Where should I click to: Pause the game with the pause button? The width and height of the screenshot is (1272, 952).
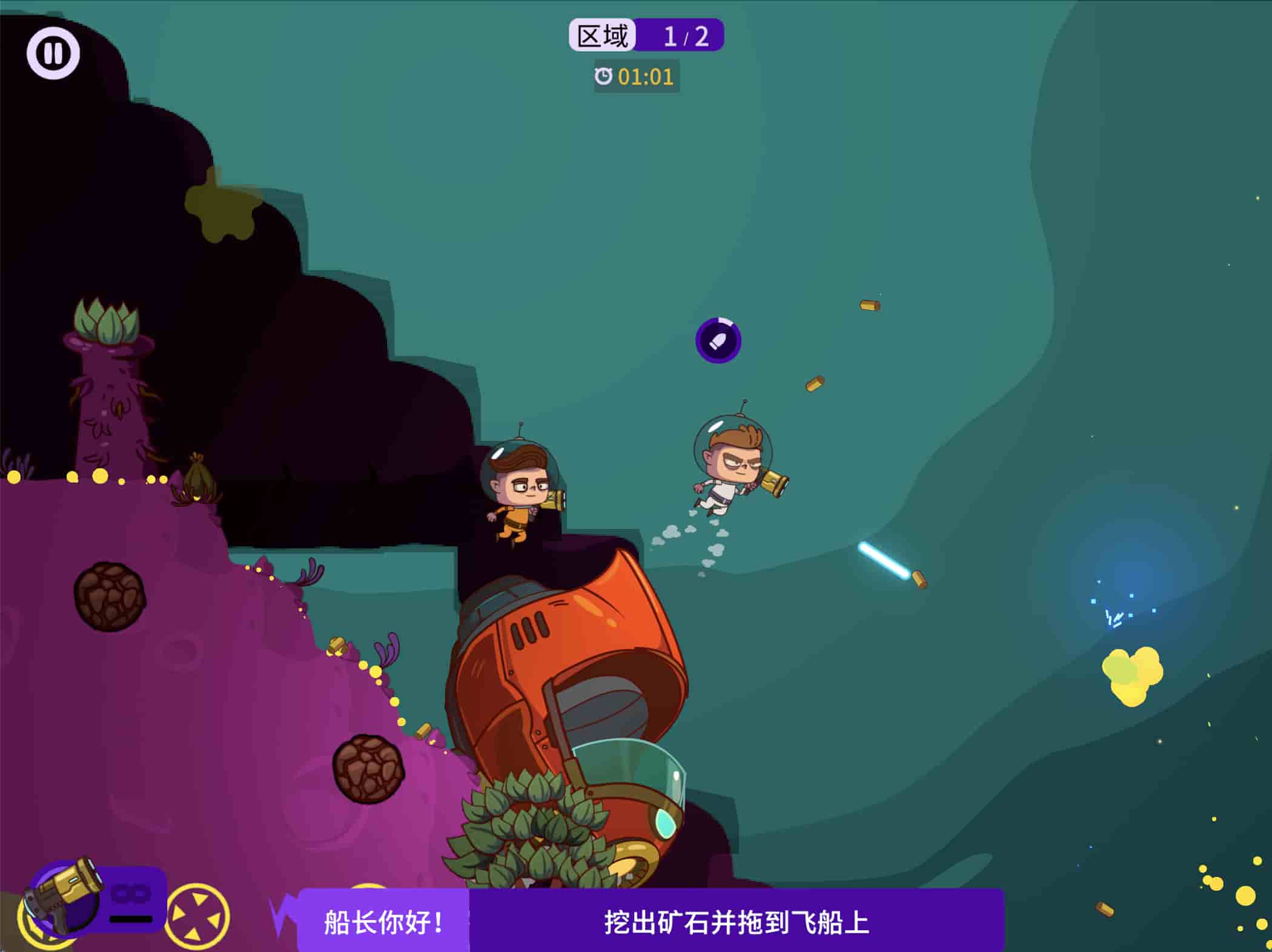pos(53,53)
